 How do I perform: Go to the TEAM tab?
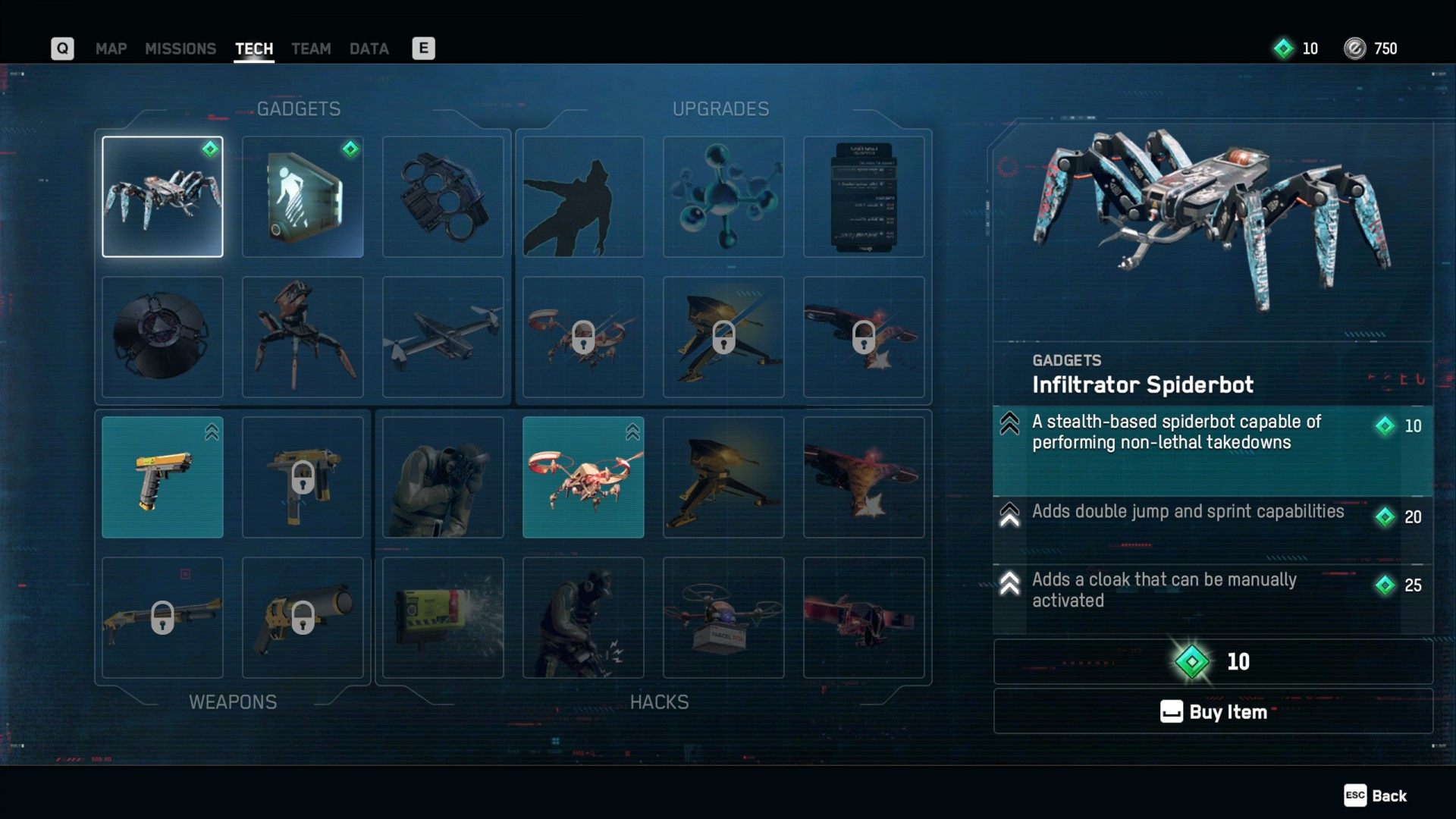(311, 49)
